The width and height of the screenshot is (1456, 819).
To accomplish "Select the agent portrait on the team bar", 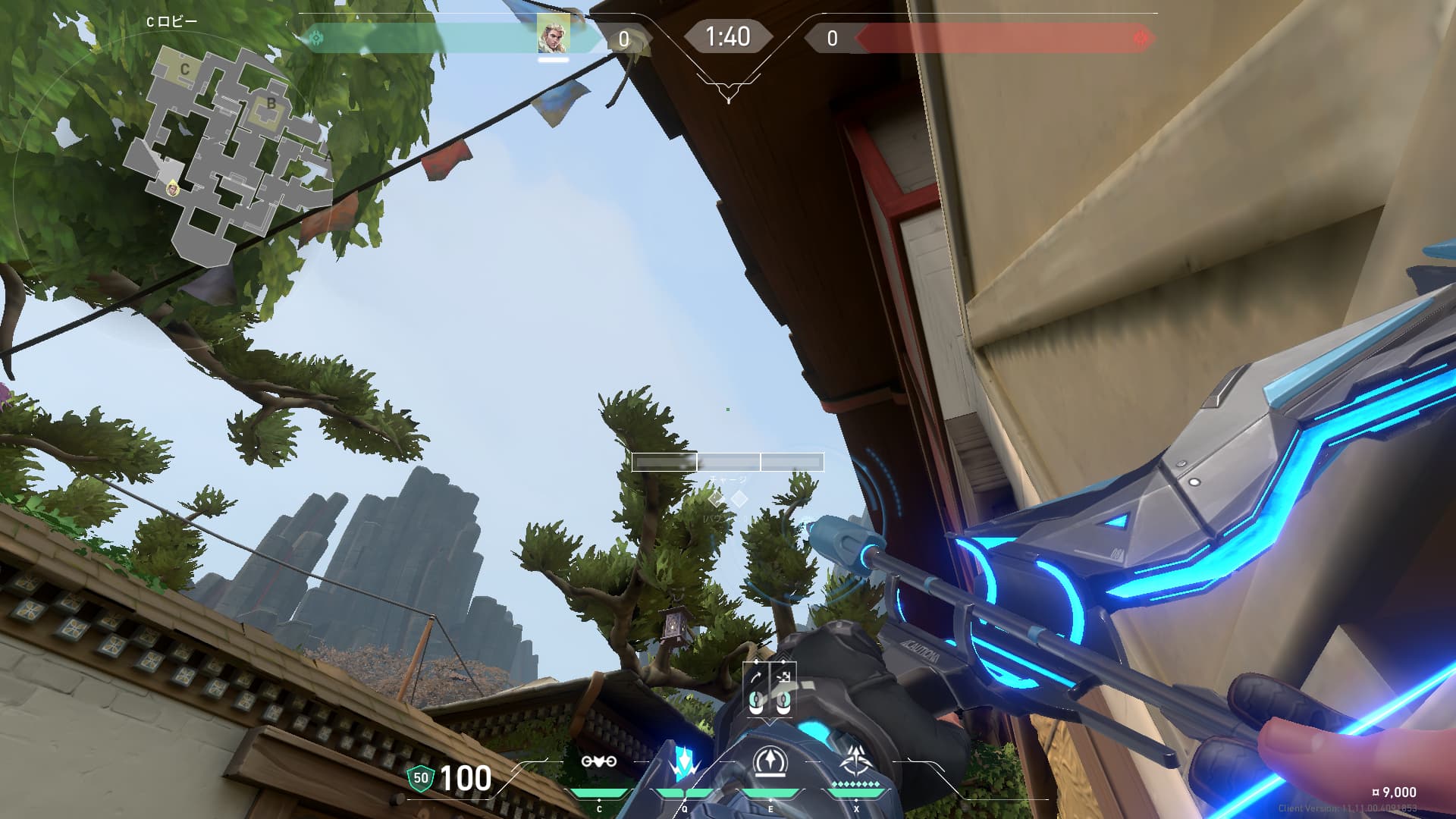I will pos(554,34).
